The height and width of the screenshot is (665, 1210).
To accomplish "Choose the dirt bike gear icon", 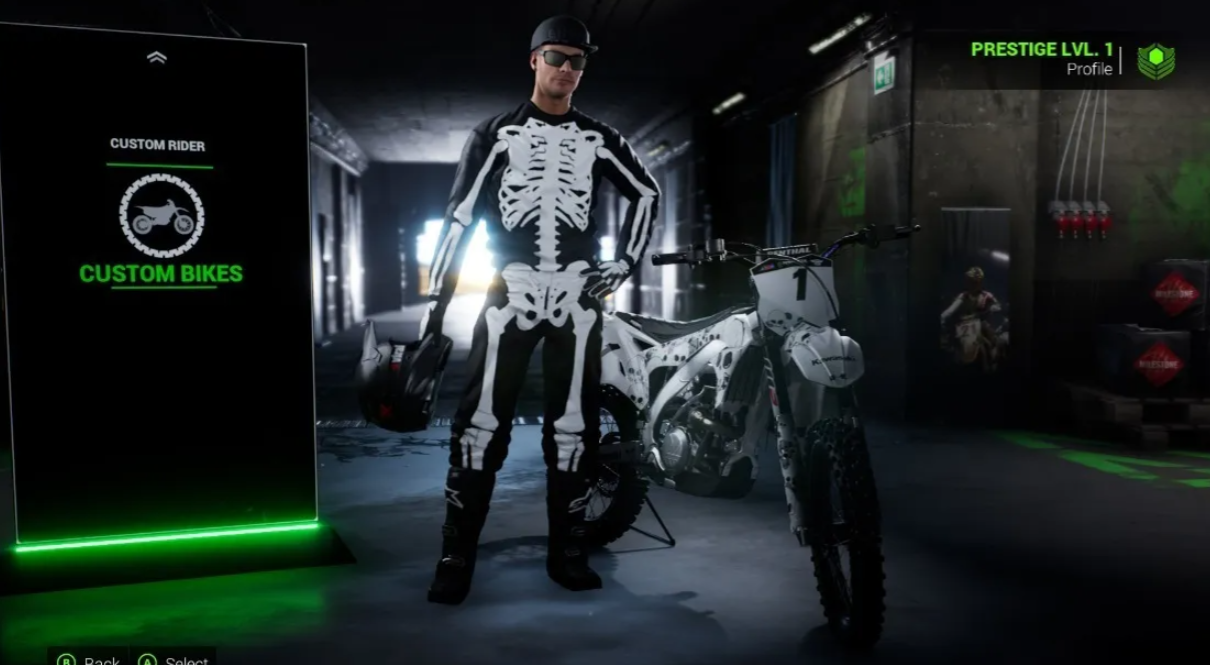I will click(161, 216).
